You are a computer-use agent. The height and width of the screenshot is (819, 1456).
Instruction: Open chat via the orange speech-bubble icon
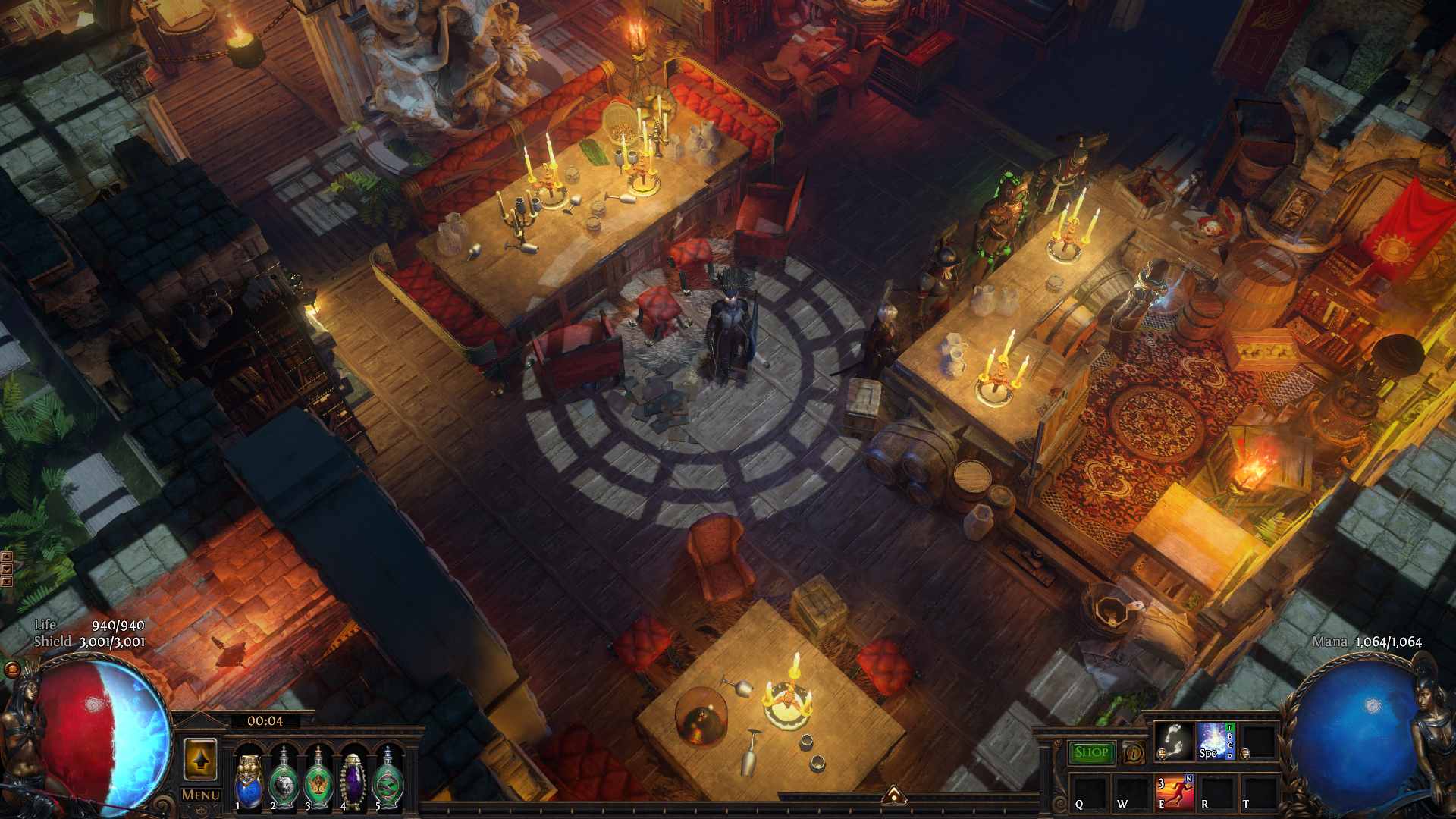pos(12,670)
